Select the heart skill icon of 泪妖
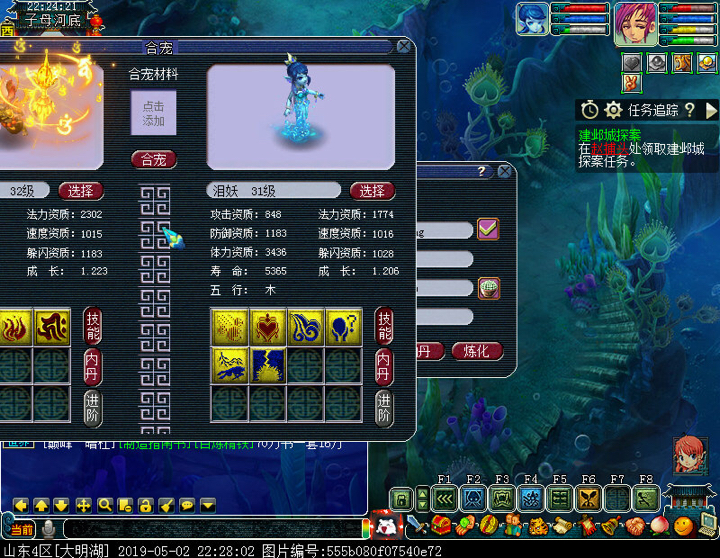 (x=267, y=326)
